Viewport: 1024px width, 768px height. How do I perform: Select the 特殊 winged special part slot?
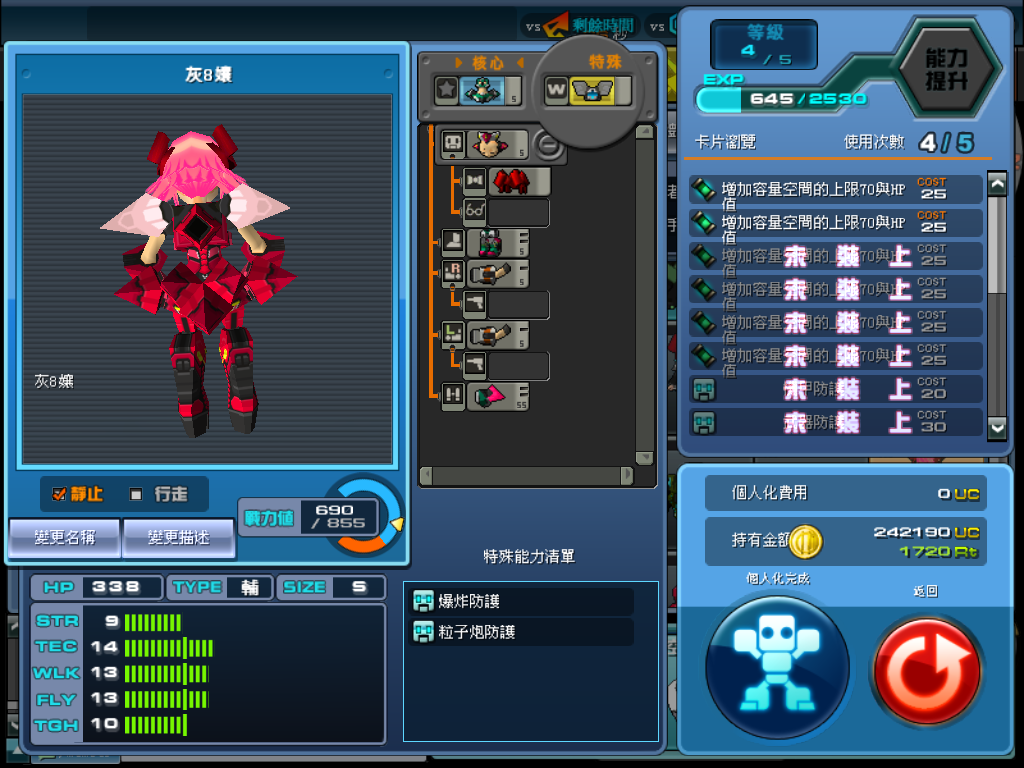596,91
